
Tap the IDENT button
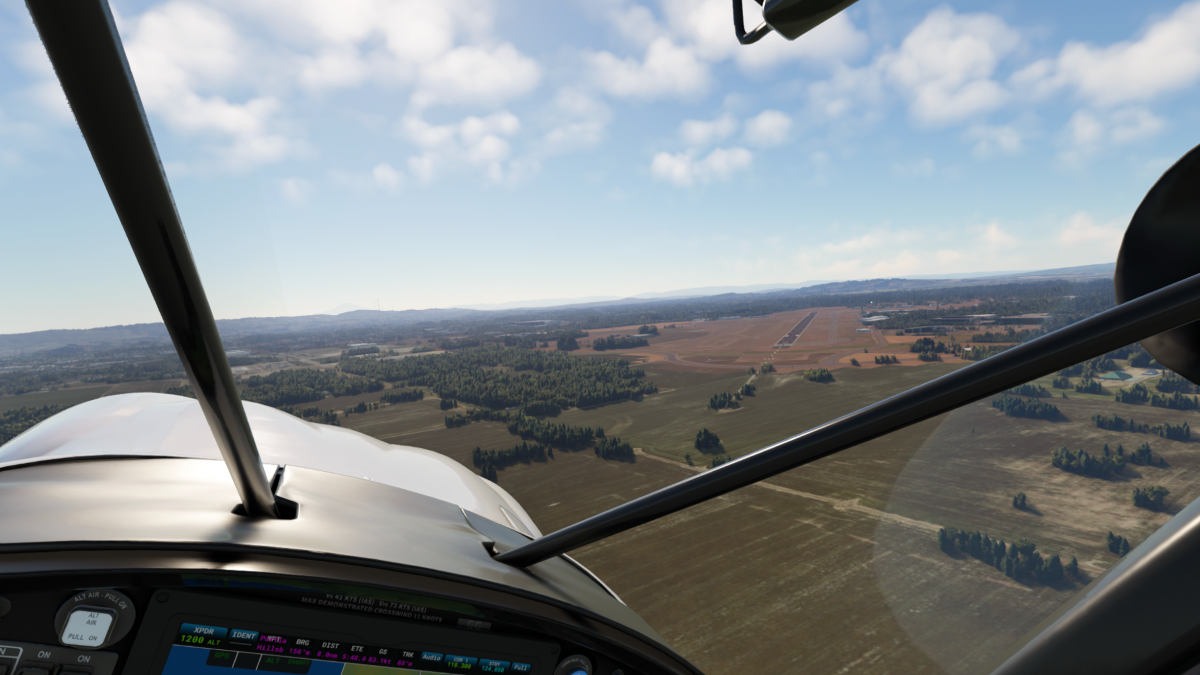(x=244, y=634)
